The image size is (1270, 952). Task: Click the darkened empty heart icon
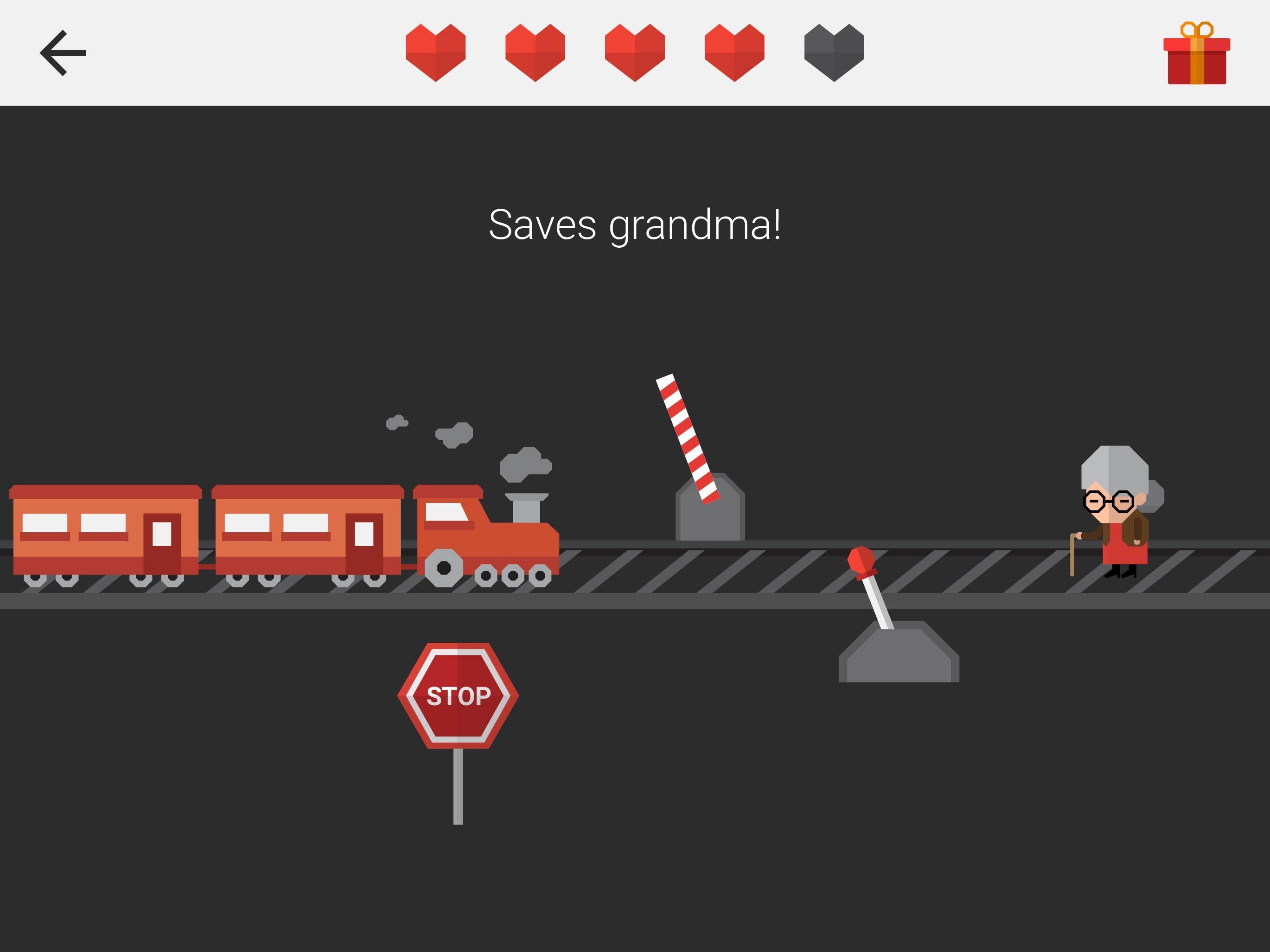coord(833,53)
